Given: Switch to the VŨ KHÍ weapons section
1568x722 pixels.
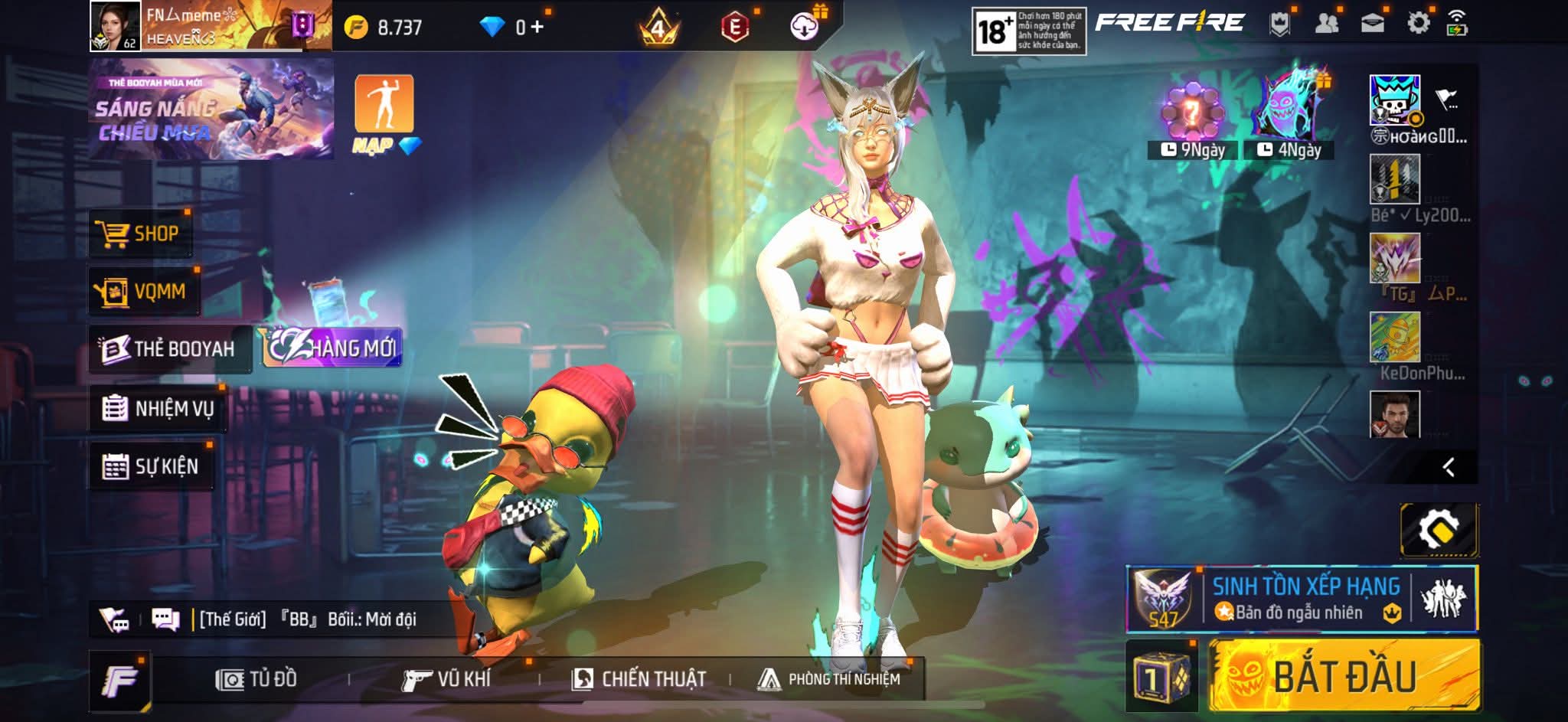Looking at the screenshot, I should 446,679.
